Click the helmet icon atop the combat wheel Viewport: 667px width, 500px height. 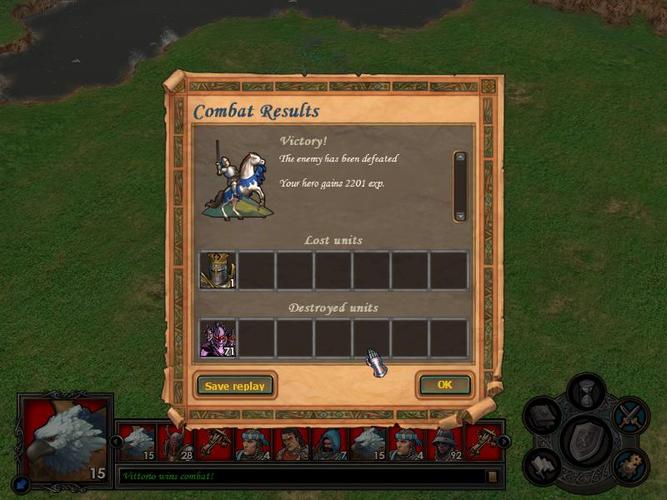586,390
